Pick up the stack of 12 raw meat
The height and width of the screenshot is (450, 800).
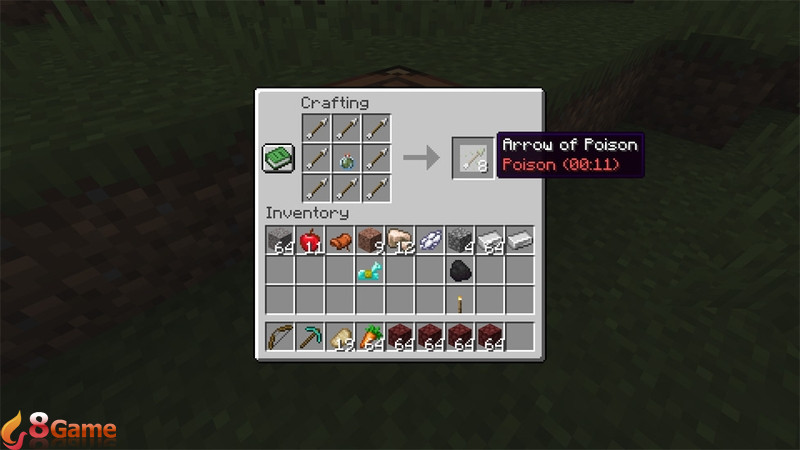click(x=400, y=240)
